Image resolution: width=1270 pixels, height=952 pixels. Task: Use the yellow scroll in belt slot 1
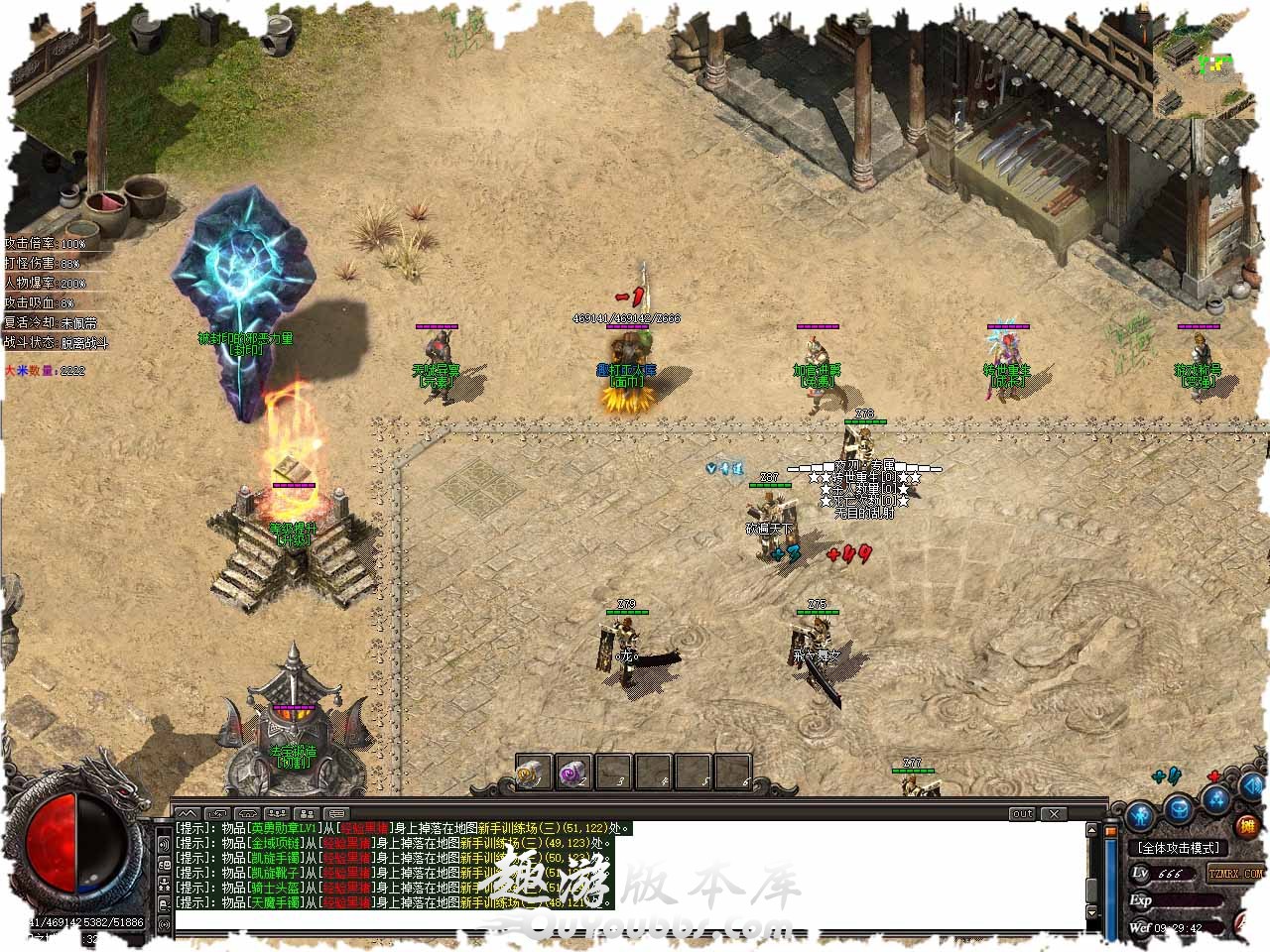click(x=534, y=773)
